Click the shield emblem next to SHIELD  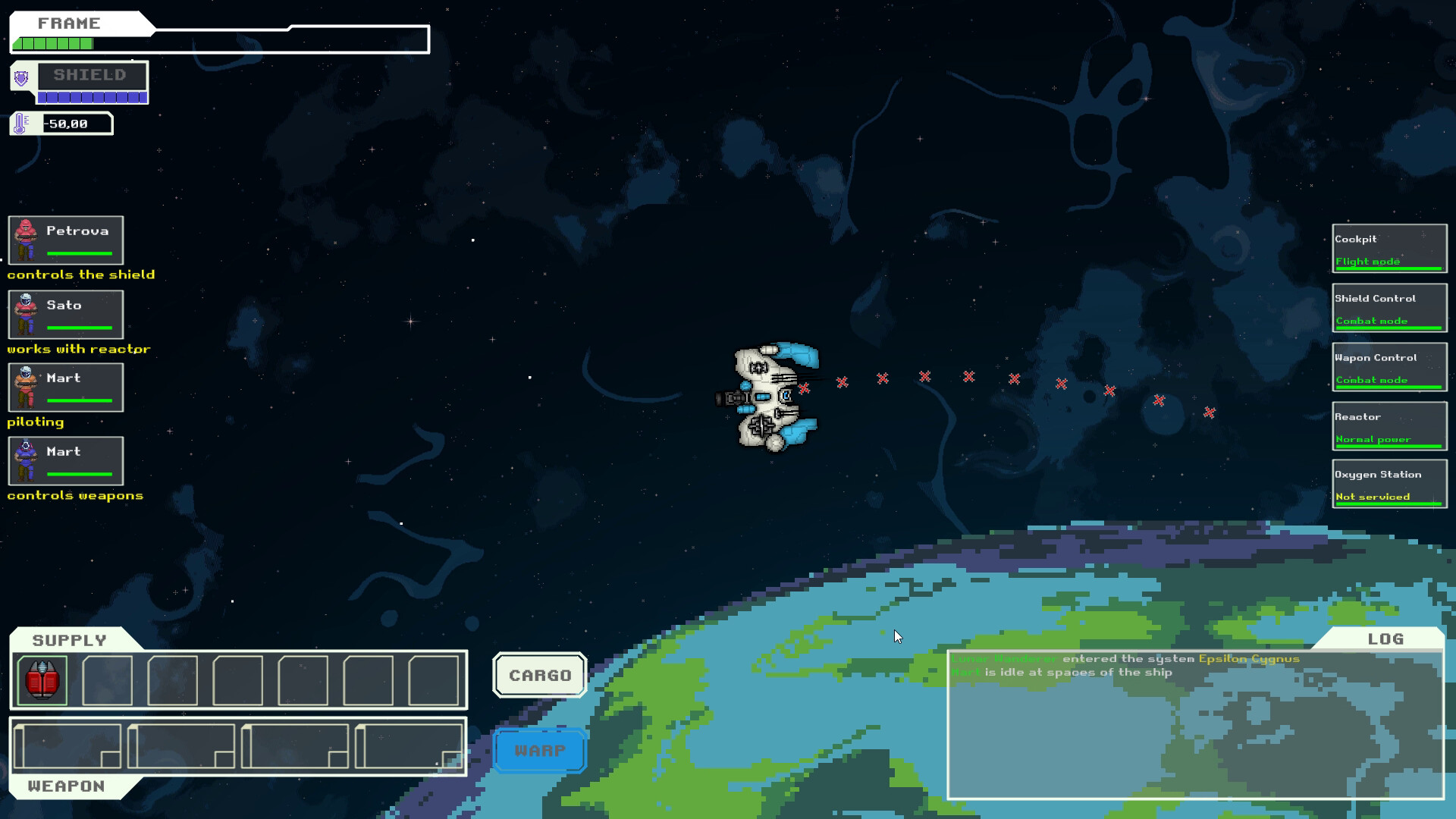tap(21, 79)
